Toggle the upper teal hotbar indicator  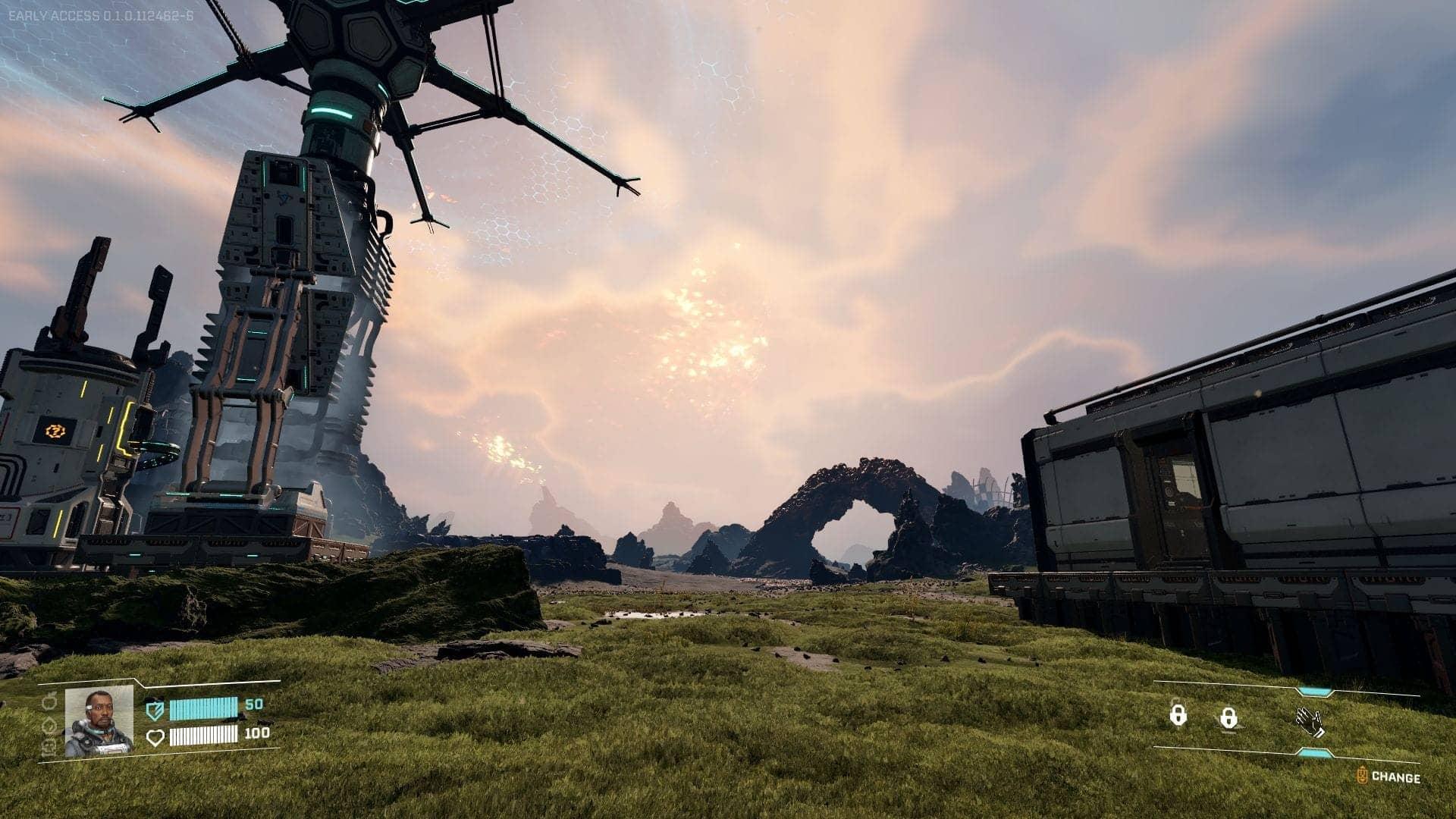click(x=1314, y=692)
